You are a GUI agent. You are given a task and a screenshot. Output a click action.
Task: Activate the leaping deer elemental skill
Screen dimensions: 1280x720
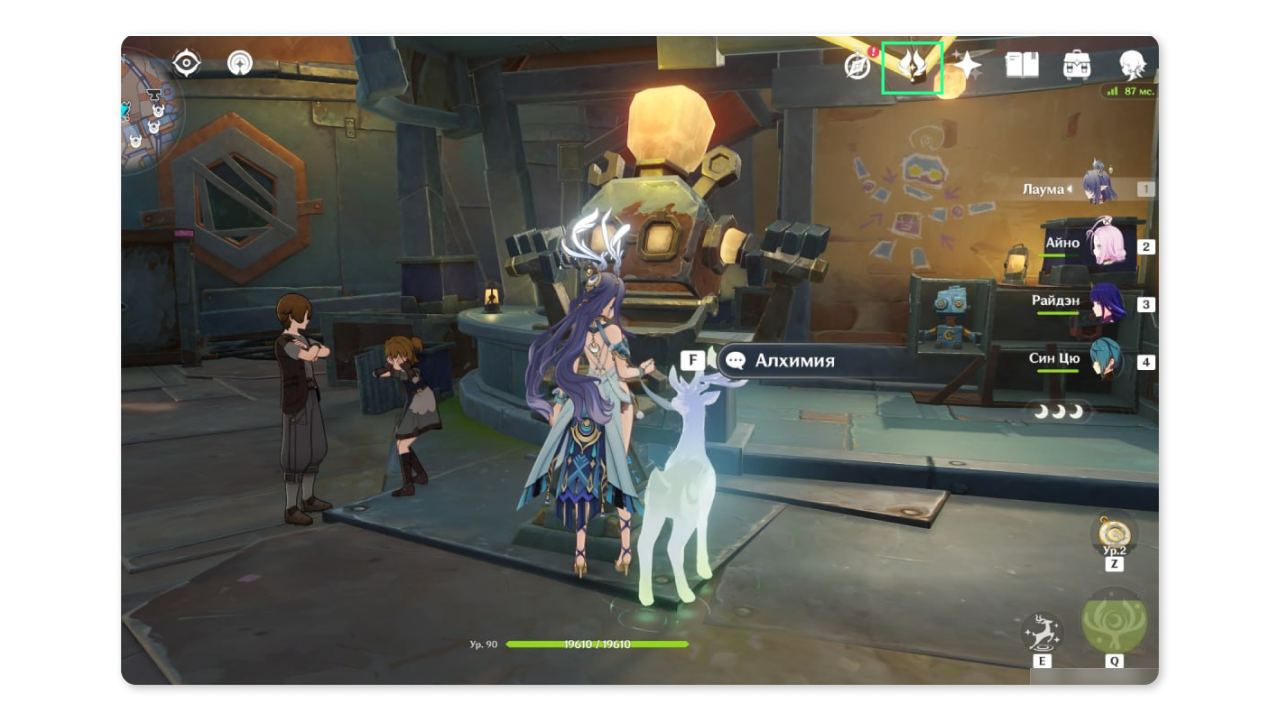[1042, 632]
